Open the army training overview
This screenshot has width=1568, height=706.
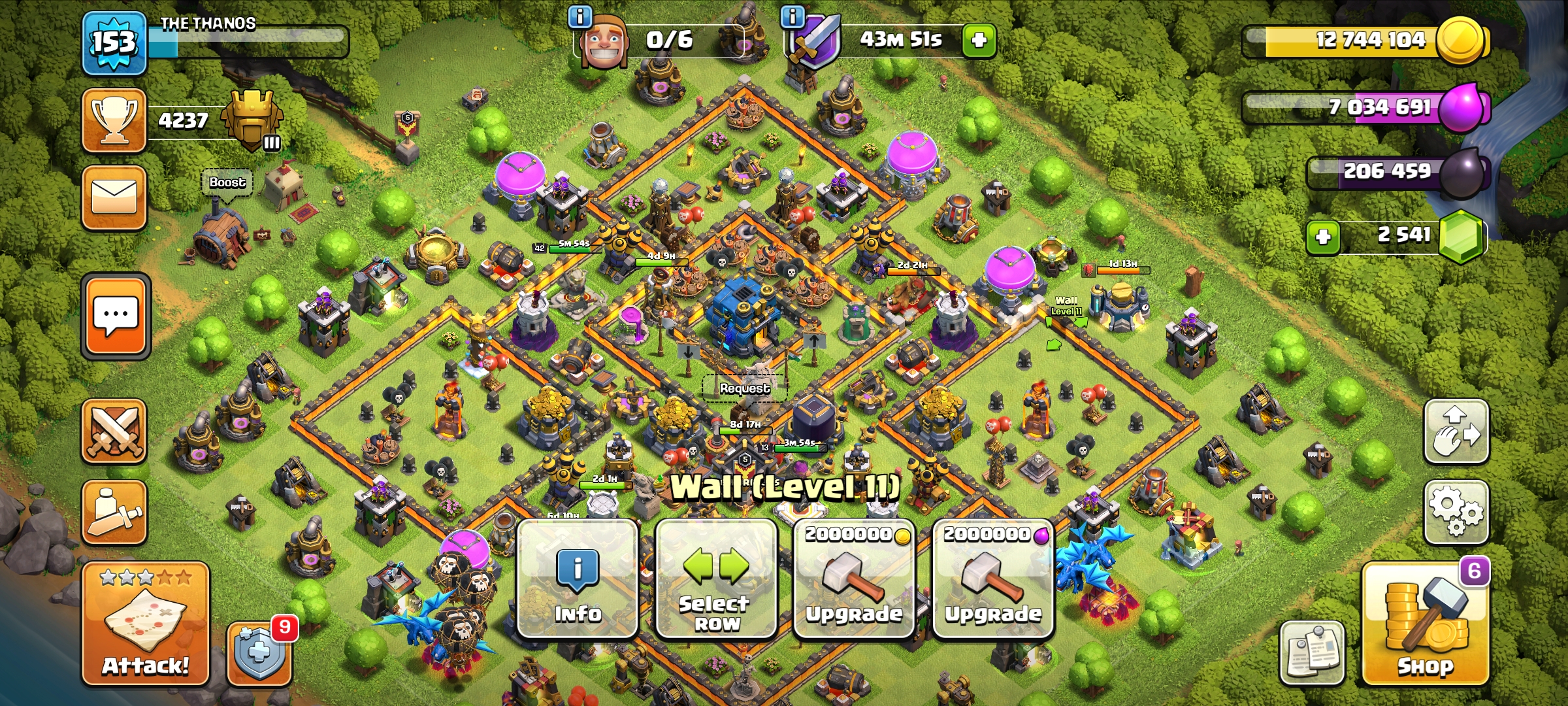[x=114, y=512]
